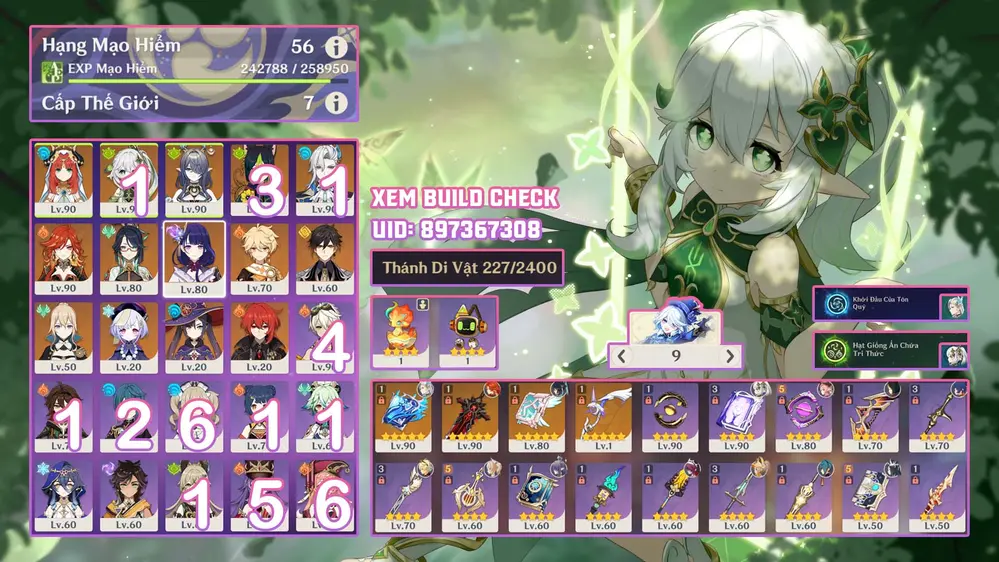Choose the highlighted Raiden Shogun portrait
This screenshot has width=999, height=562.
click(193, 256)
